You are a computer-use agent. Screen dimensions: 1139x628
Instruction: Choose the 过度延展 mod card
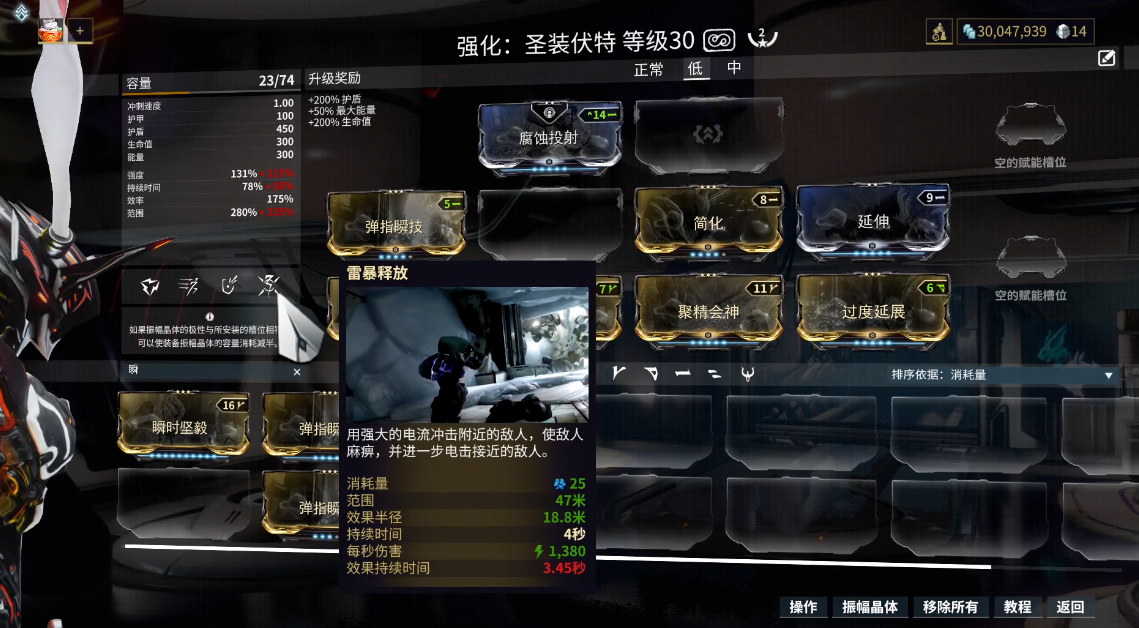(x=872, y=311)
